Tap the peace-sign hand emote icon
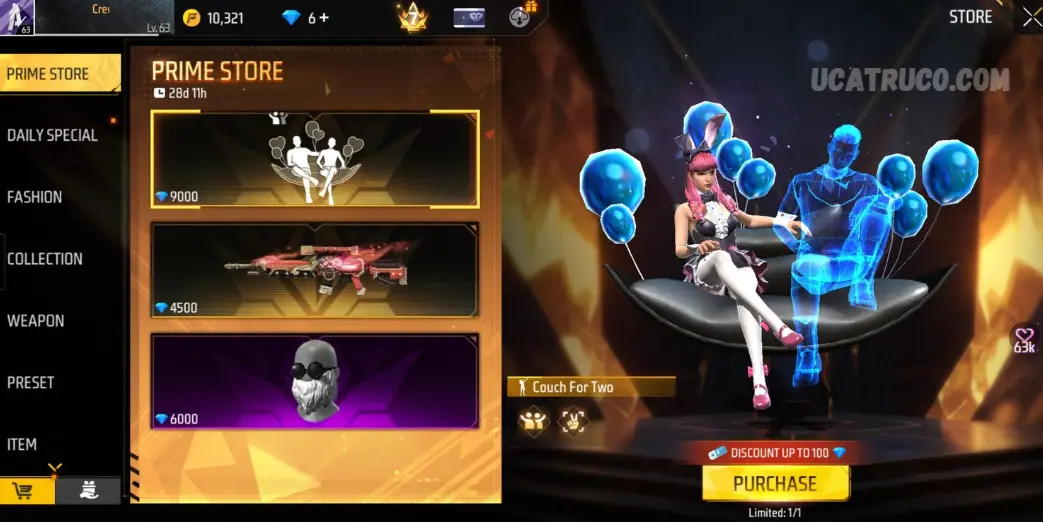This screenshot has height=522, width=1043. pos(572,421)
